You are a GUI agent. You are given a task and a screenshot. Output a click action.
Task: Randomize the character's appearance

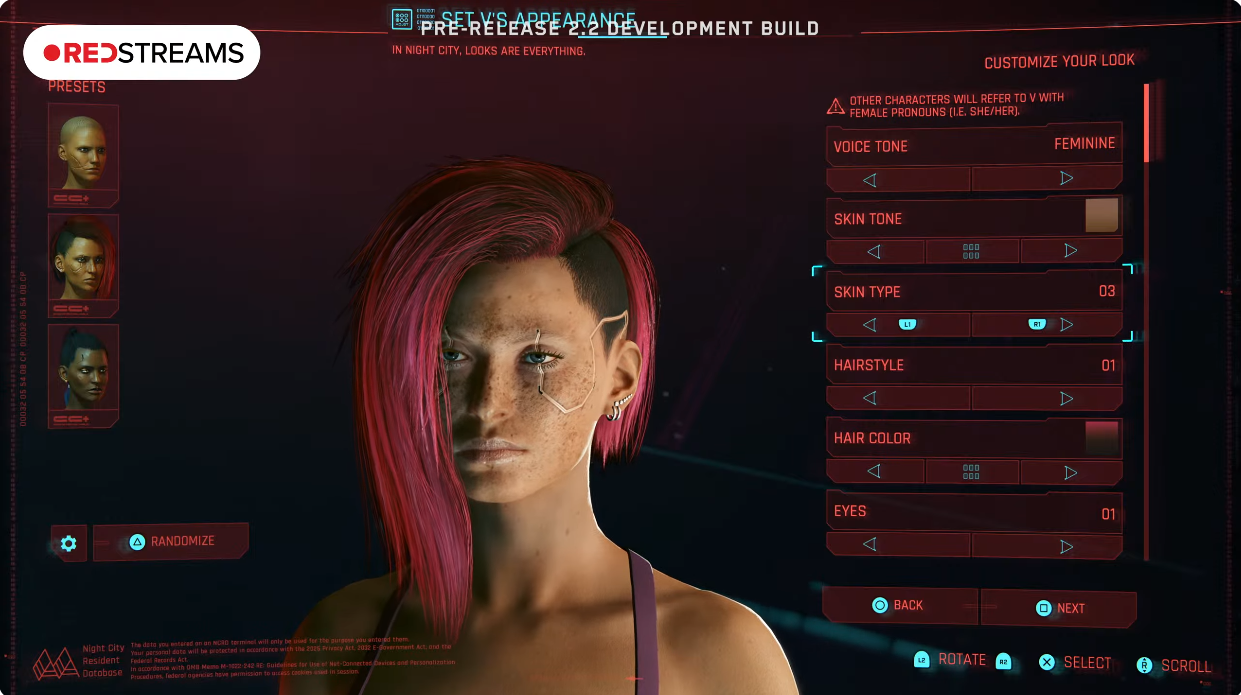click(171, 541)
